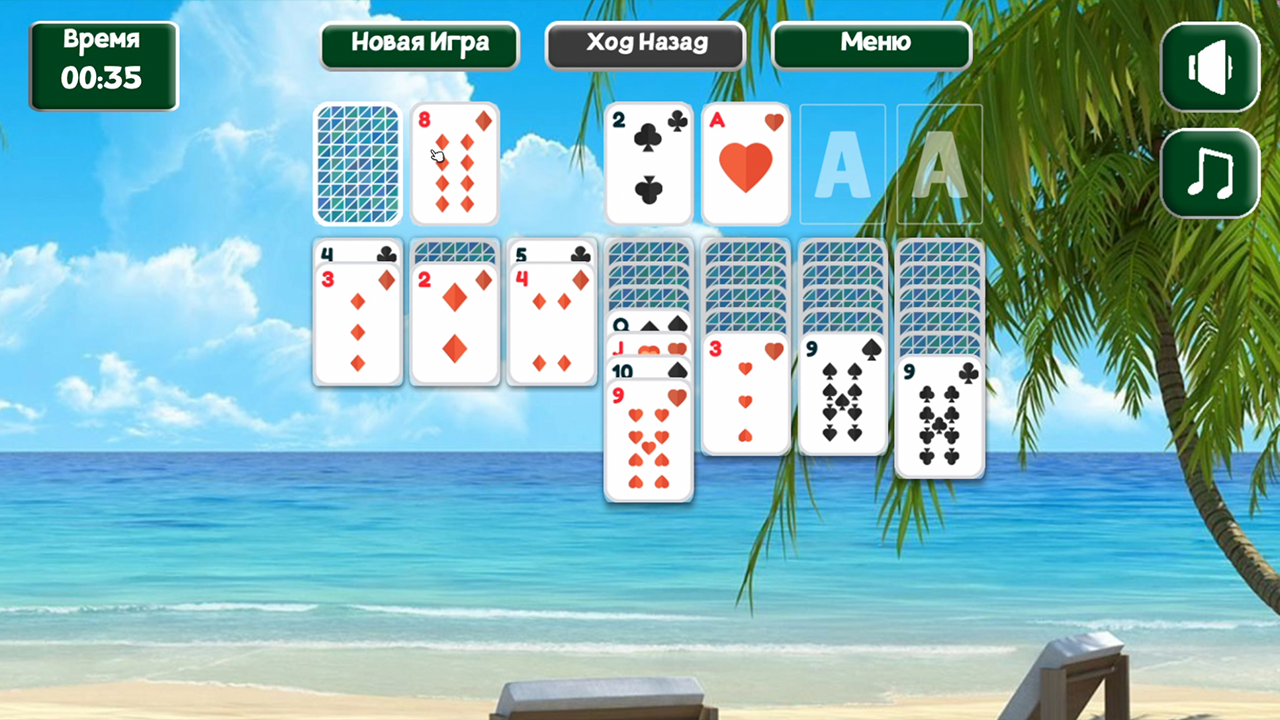Select the Ace of hearts foundation card

point(745,163)
